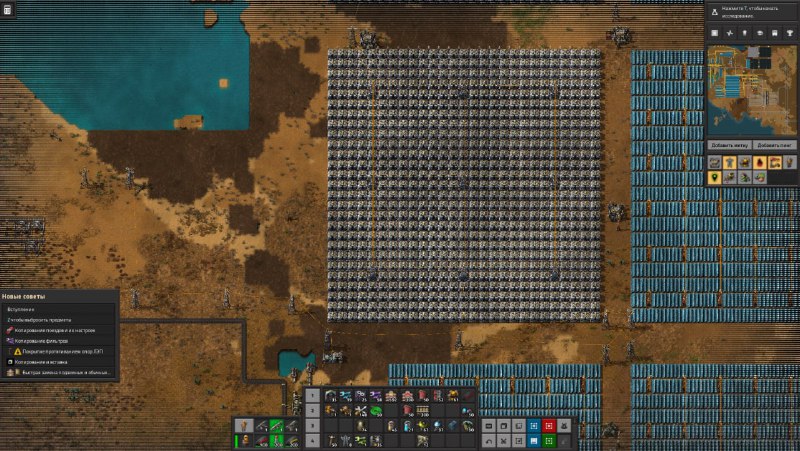800x451 pixels.
Task: Select the yellow map pin tag icon
Action: click(x=716, y=177)
